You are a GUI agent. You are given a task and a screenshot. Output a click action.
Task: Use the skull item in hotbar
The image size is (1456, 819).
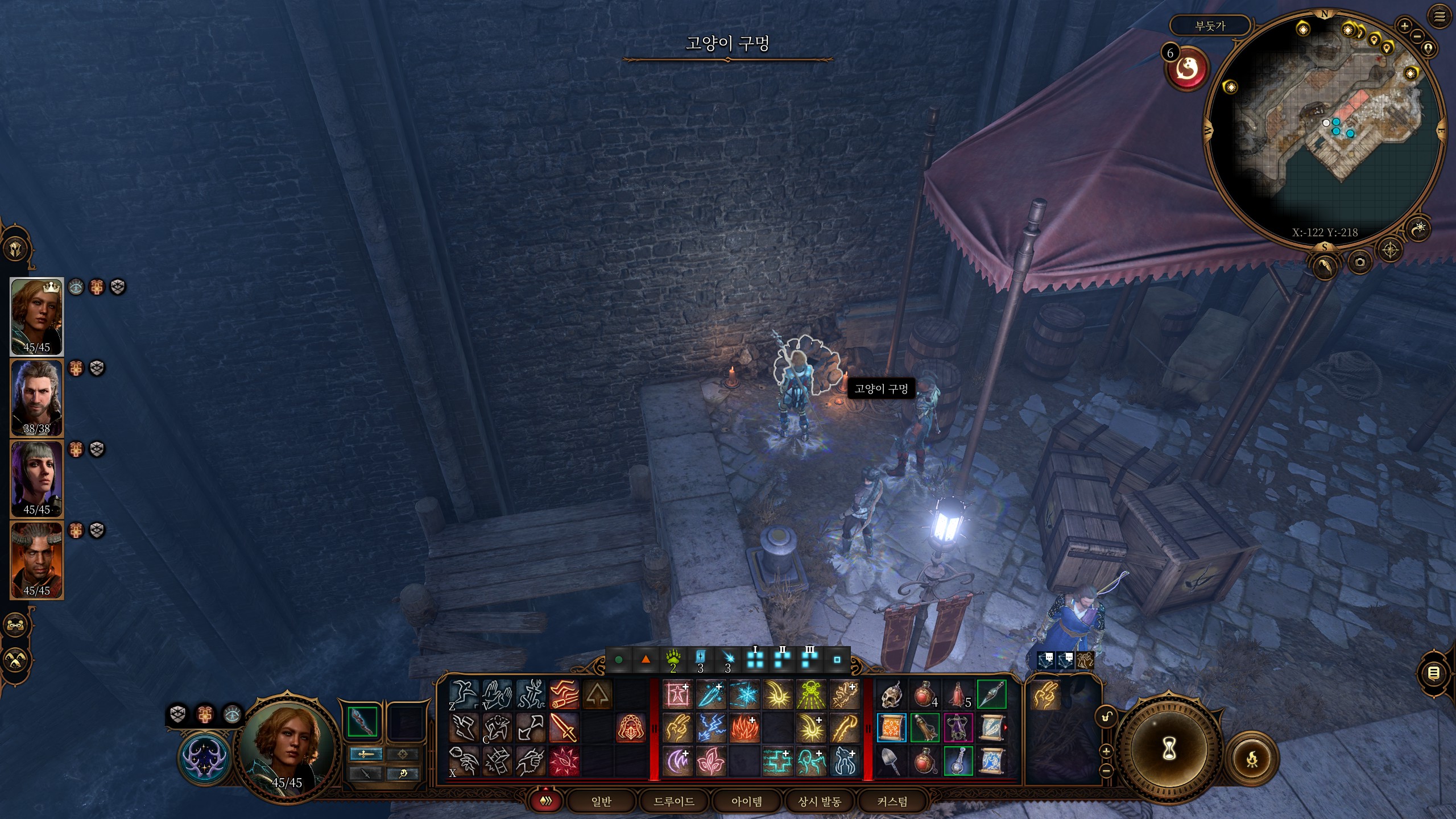click(891, 695)
